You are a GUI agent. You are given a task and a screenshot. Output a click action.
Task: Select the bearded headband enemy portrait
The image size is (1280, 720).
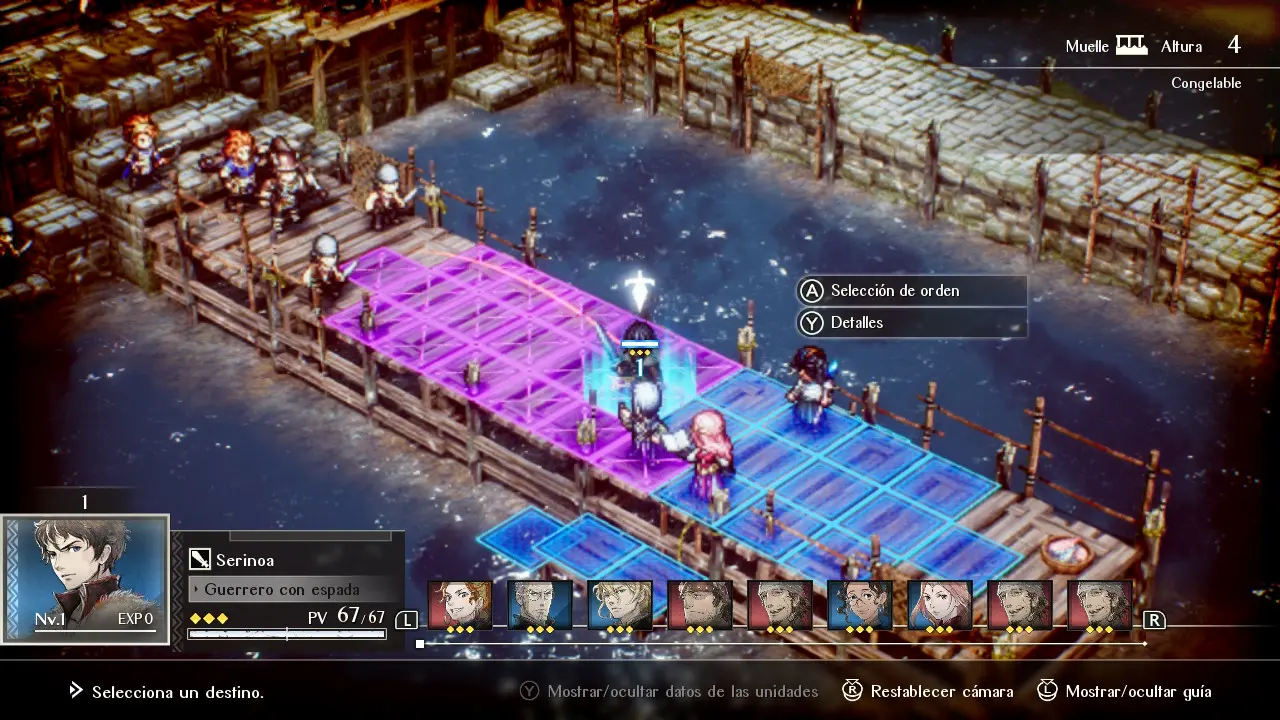click(x=700, y=605)
